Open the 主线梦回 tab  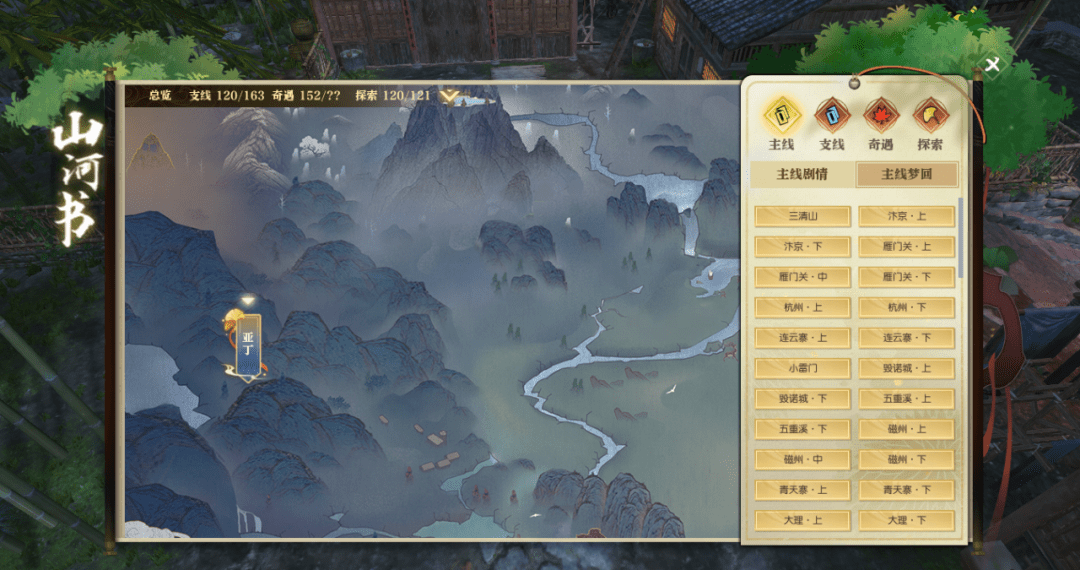pyautogui.click(x=907, y=174)
